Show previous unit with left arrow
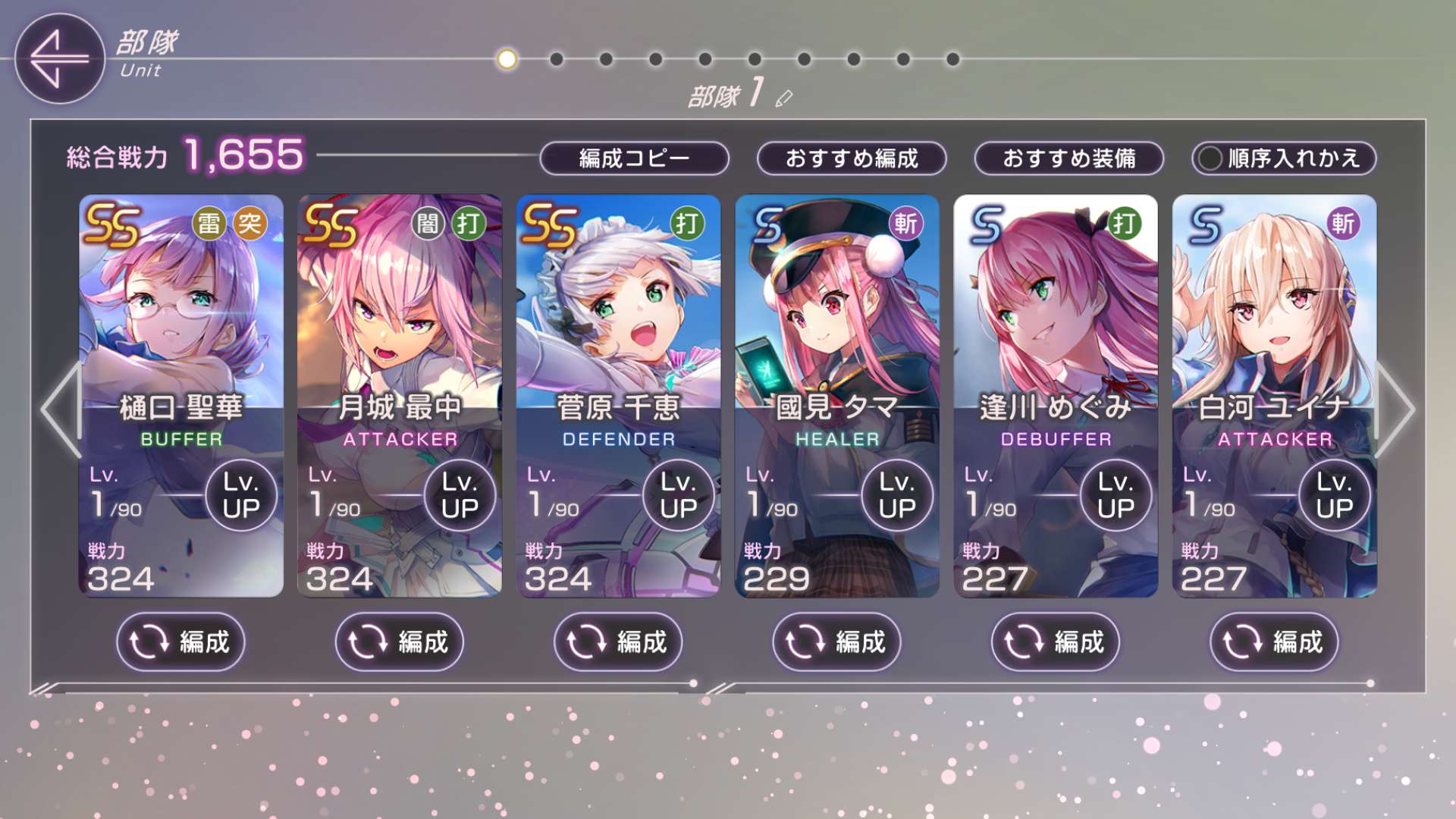 [61, 409]
